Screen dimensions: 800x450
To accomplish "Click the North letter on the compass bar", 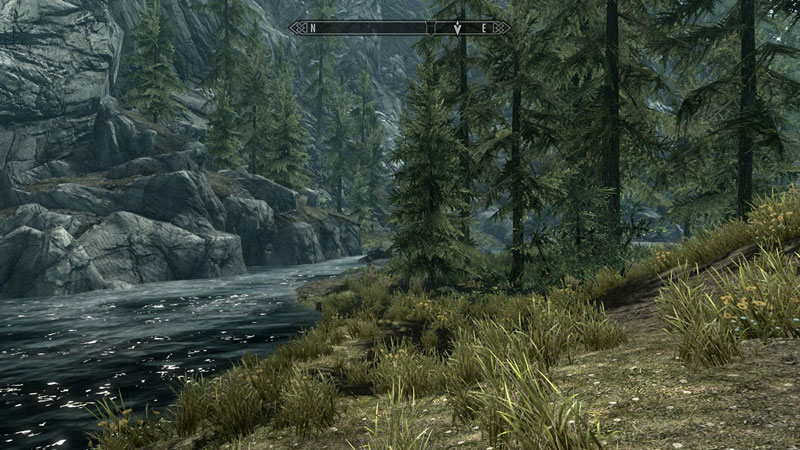I will 313,28.
